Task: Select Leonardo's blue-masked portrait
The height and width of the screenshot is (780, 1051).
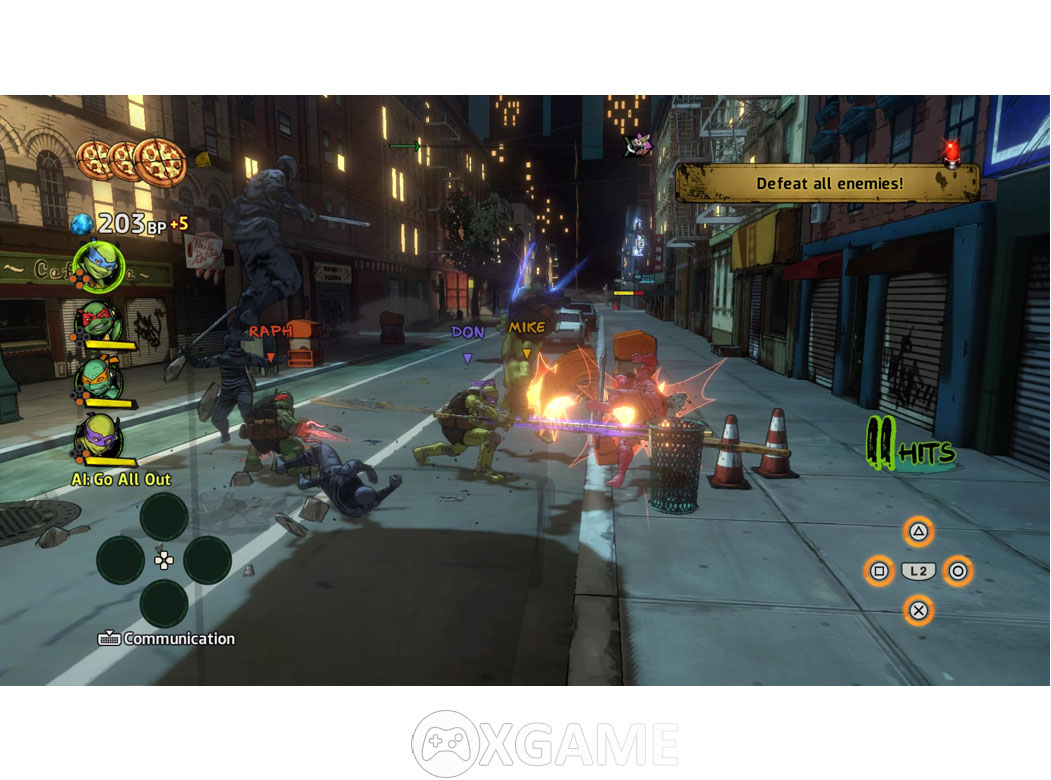Action: coord(99,266)
